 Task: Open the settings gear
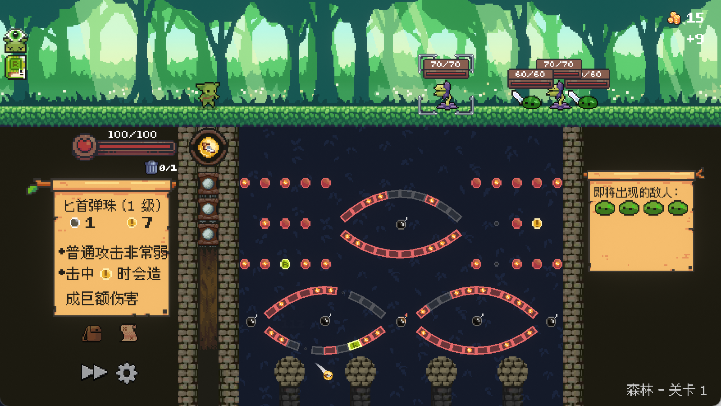[x=127, y=372]
